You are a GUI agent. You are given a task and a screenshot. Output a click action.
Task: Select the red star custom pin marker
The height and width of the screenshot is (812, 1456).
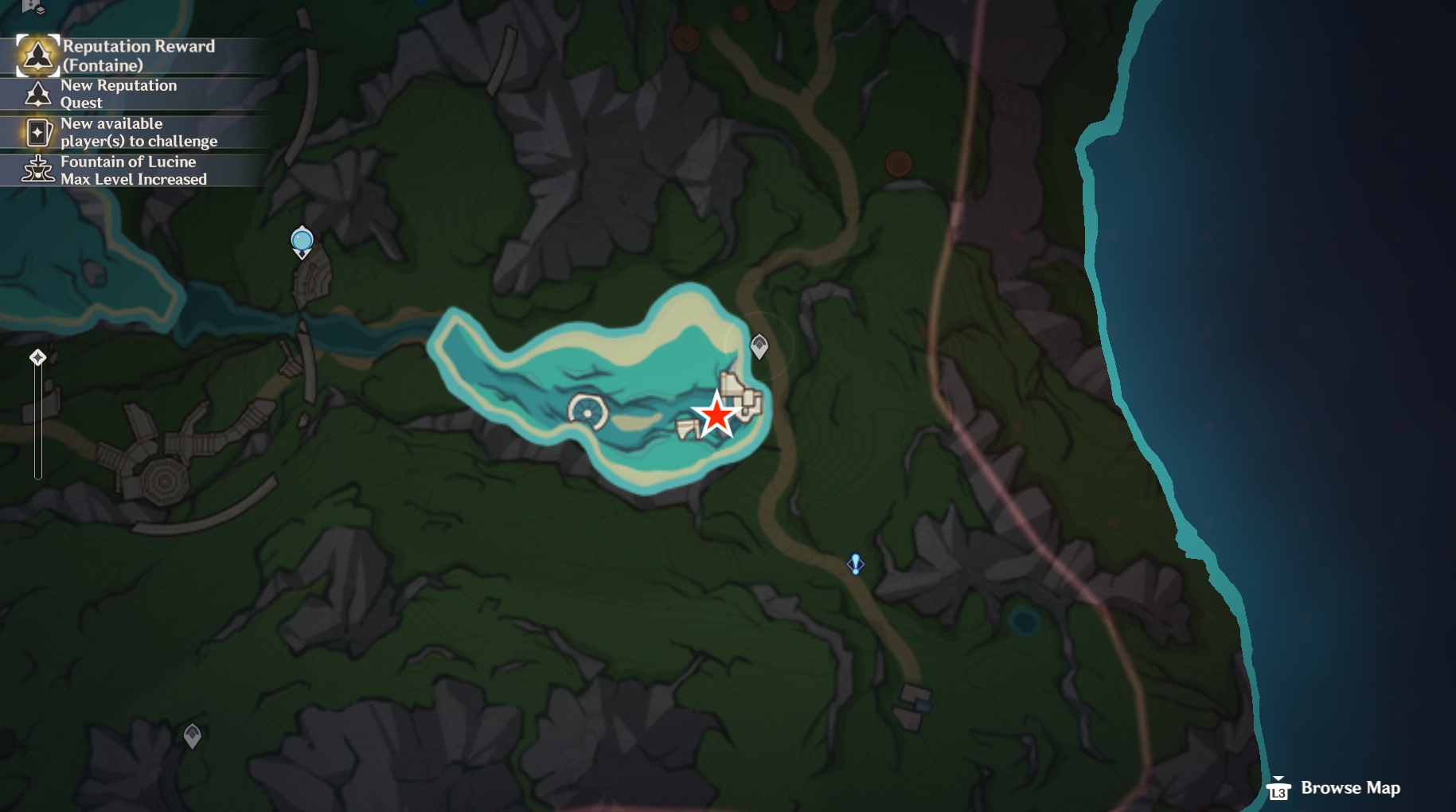pos(716,416)
